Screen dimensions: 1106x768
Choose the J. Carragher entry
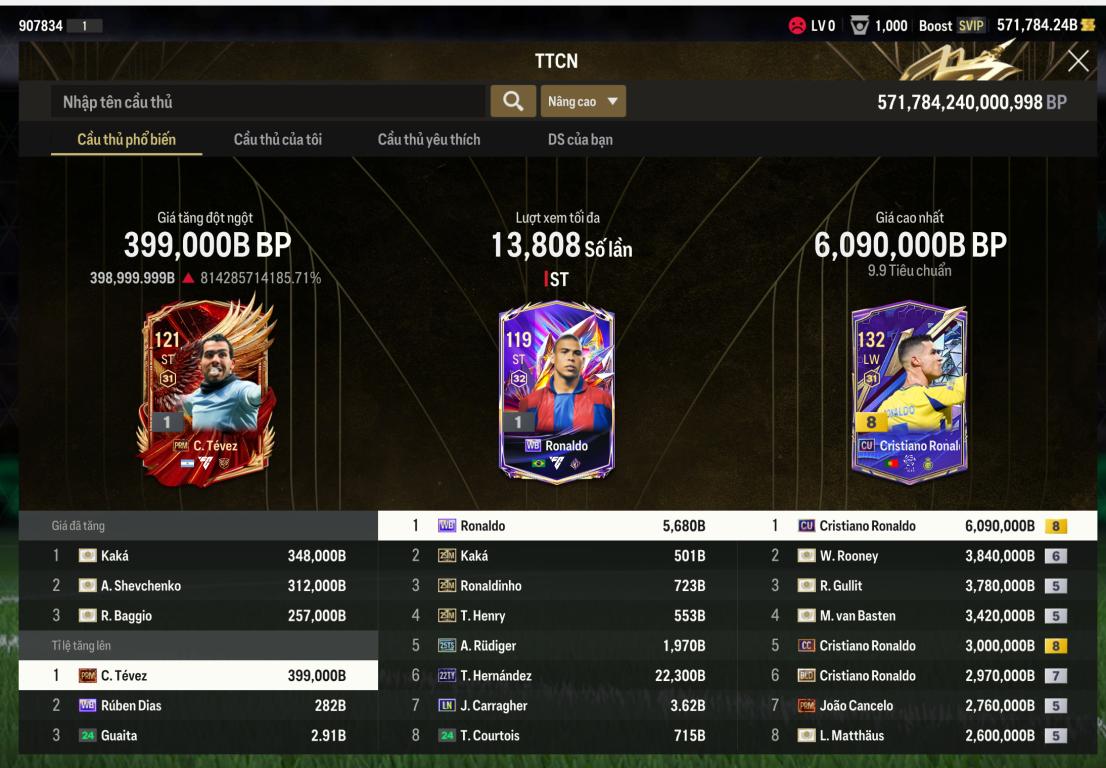point(557,706)
